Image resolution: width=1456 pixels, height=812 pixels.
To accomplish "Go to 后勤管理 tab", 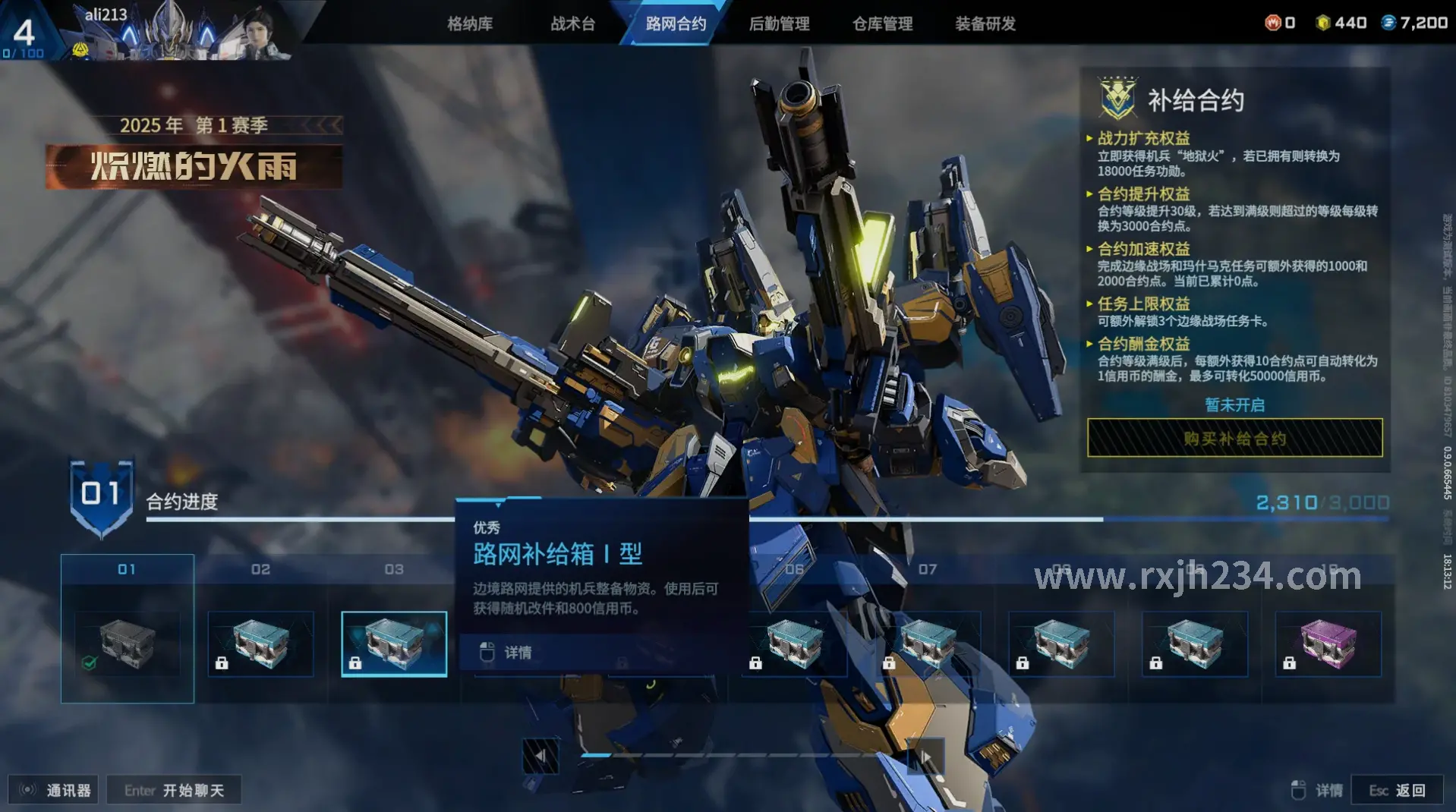I will tap(779, 24).
